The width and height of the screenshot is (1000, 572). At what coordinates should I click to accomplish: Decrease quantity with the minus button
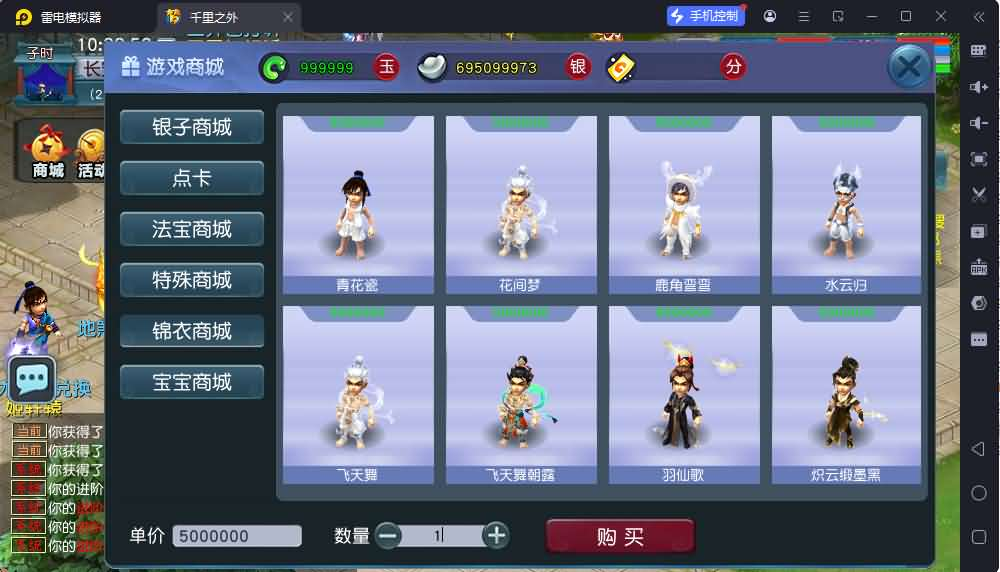pyautogui.click(x=388, y=535)
